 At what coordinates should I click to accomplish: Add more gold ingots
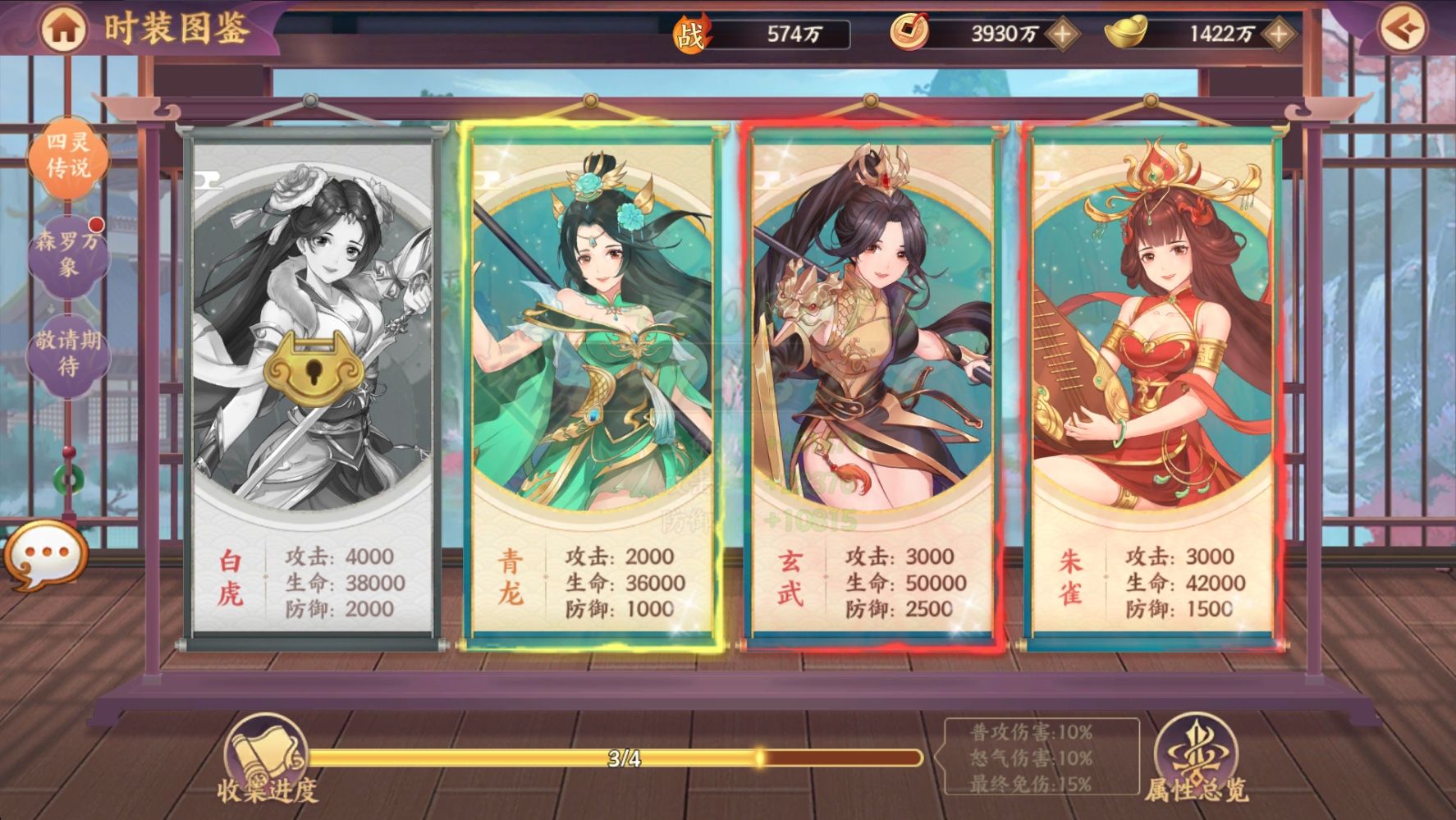tap(1278, 34)
